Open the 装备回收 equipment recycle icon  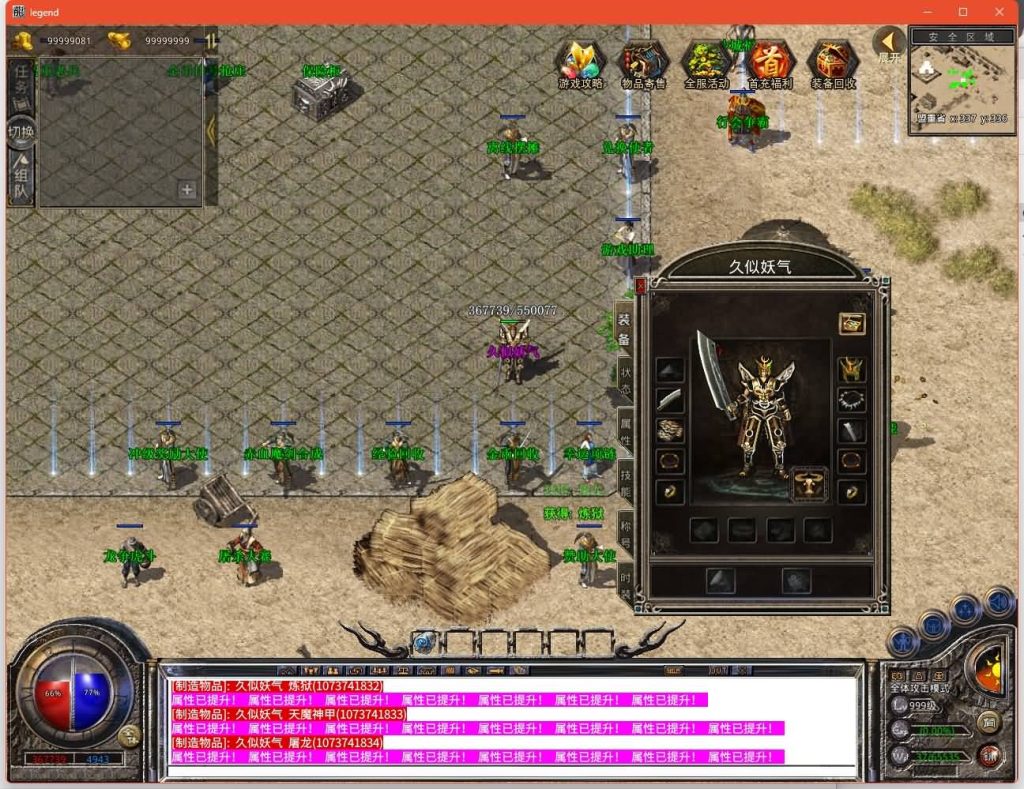click(832, 64)
